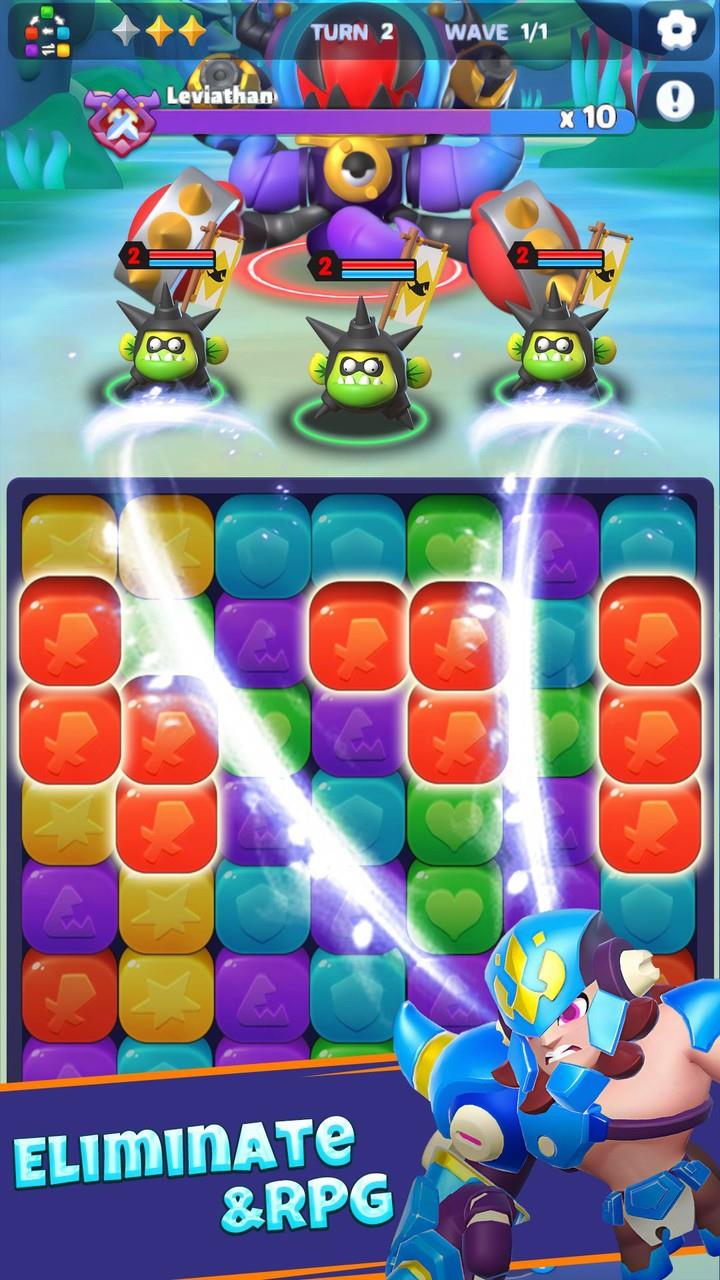Open the settings gear menu
Viewport: 720px width, 1280px height.
(x=675, y=31)
